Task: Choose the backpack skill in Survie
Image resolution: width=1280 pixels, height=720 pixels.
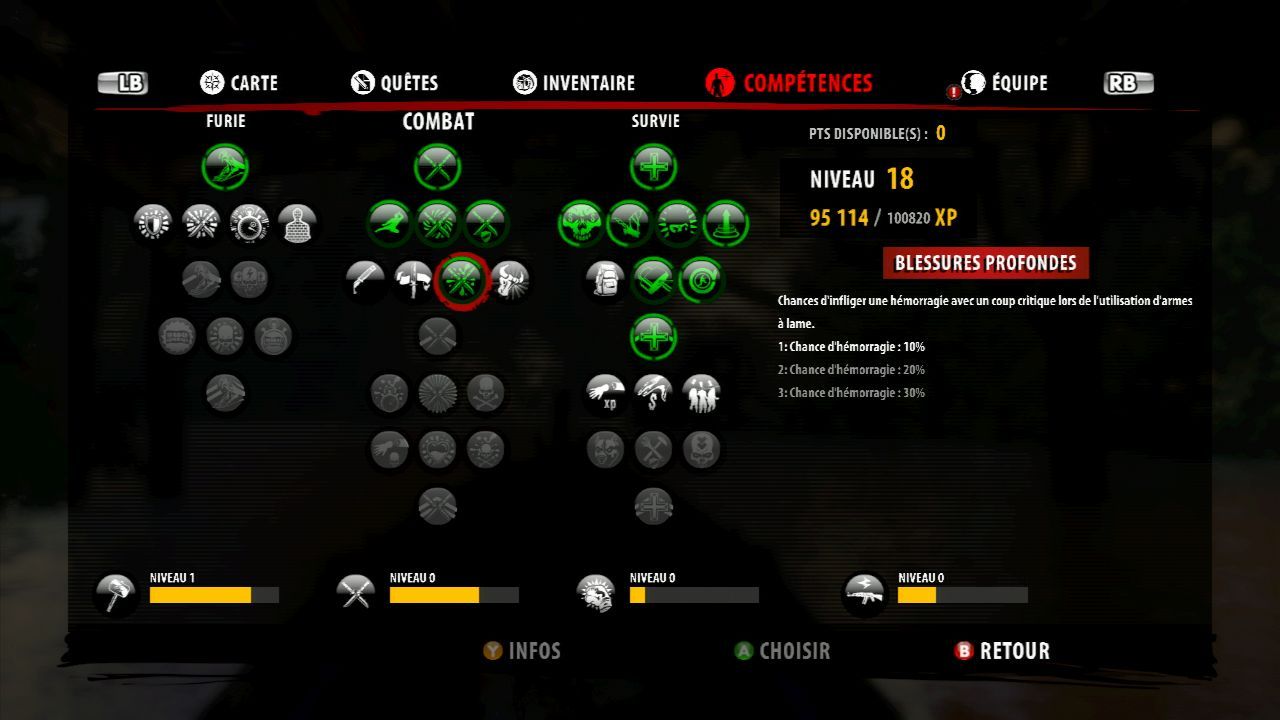Action: coord(605,280)
